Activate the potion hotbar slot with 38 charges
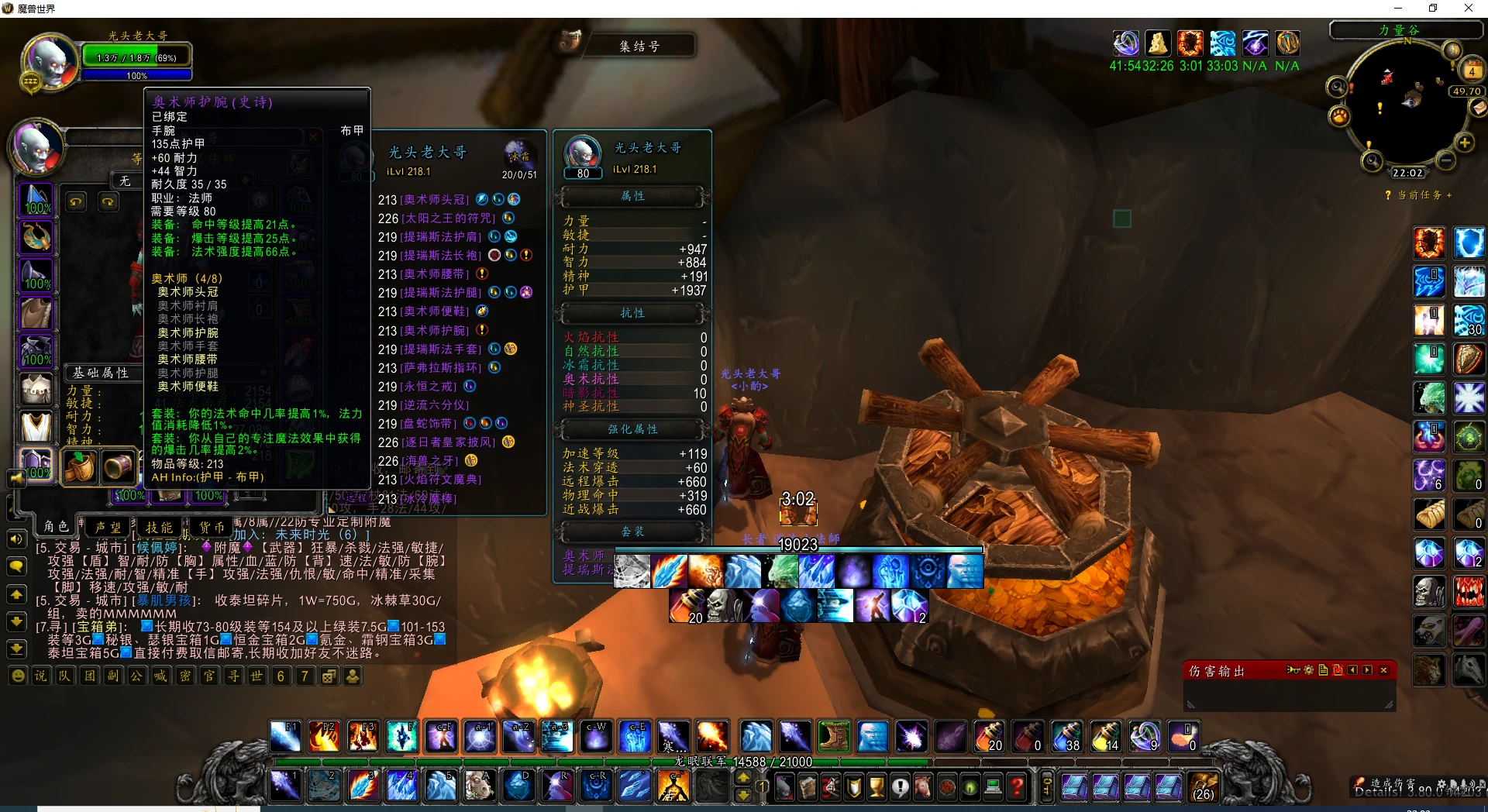Screen dimensions: 1488x812 pyautogui.click(x=1066, y=736)
